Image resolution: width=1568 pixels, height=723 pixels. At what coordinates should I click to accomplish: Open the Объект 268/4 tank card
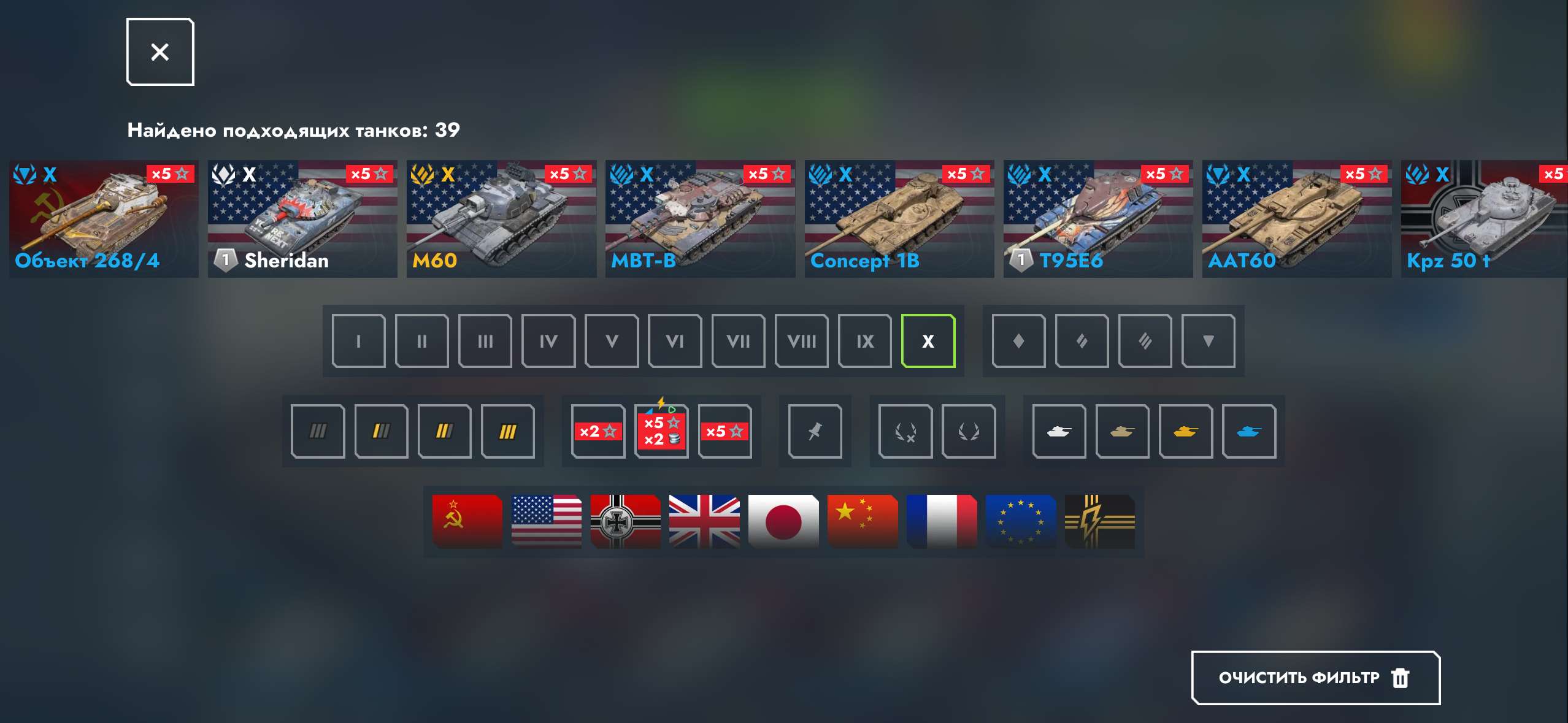104,221
